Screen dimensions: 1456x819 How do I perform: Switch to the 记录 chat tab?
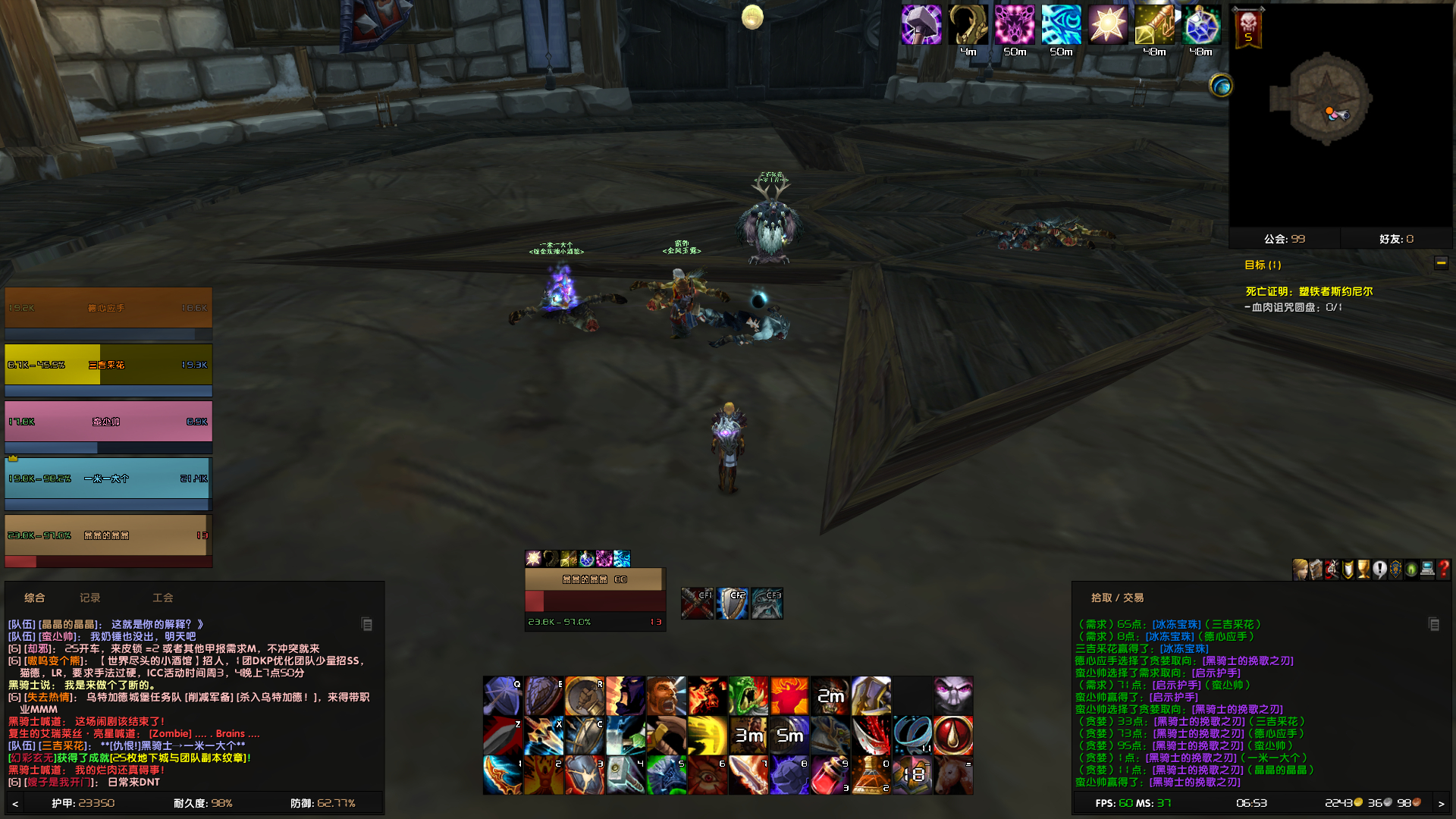pos(89,598)
